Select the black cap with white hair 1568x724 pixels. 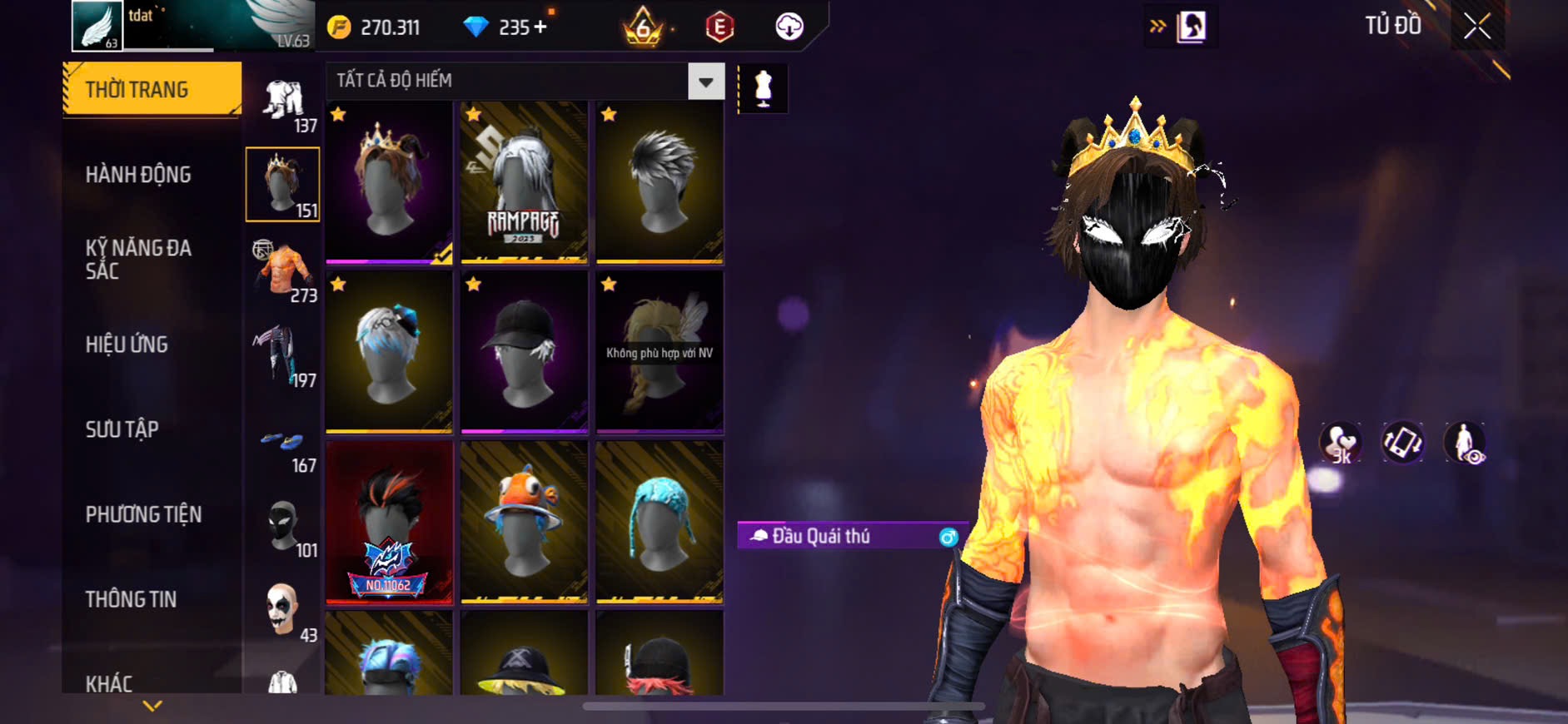click(x=524, y=352)
